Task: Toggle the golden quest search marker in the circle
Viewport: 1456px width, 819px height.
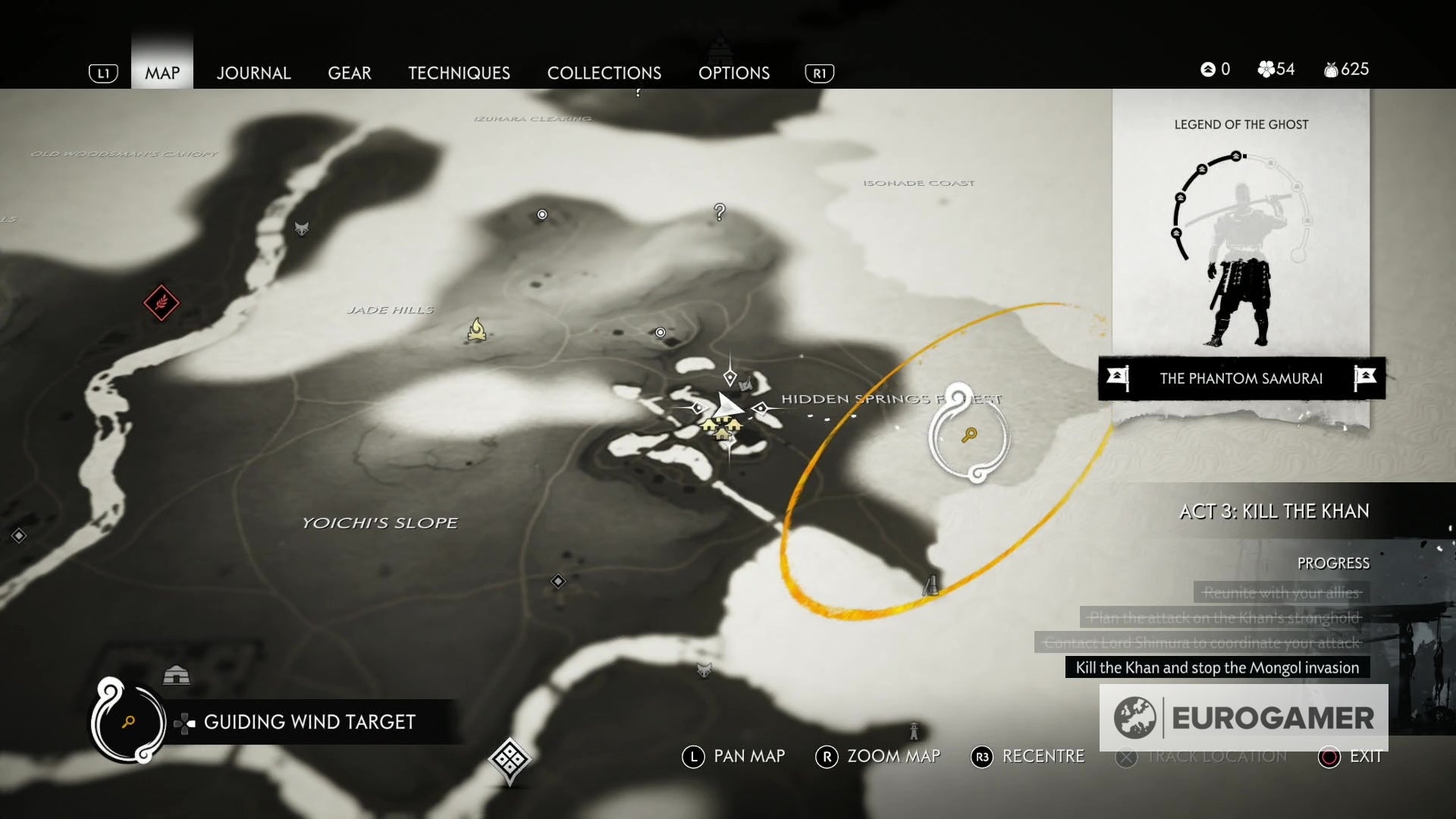Action: (969, 437)
